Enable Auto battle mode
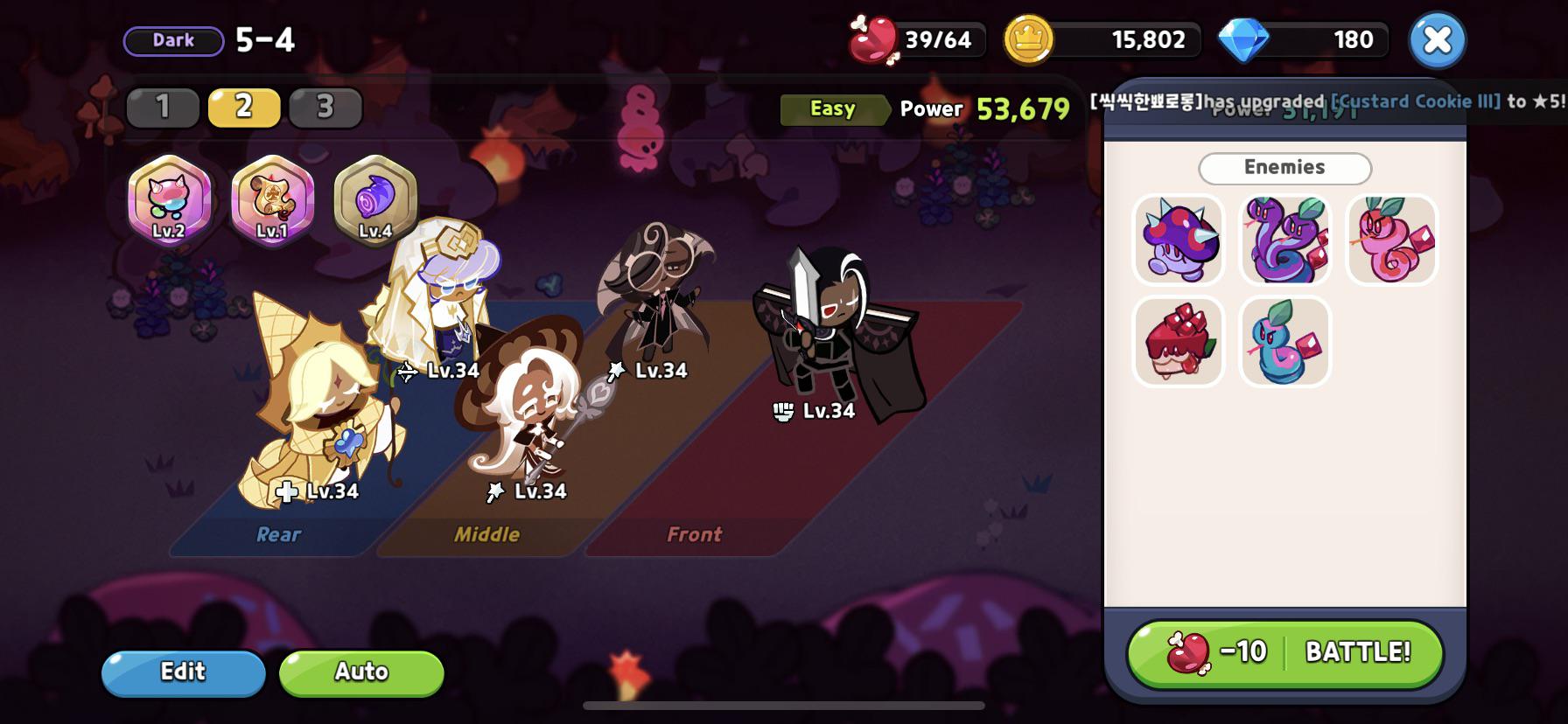This screenshot has width=1568, height=724. pyautogui.click(x=360, y=672)
